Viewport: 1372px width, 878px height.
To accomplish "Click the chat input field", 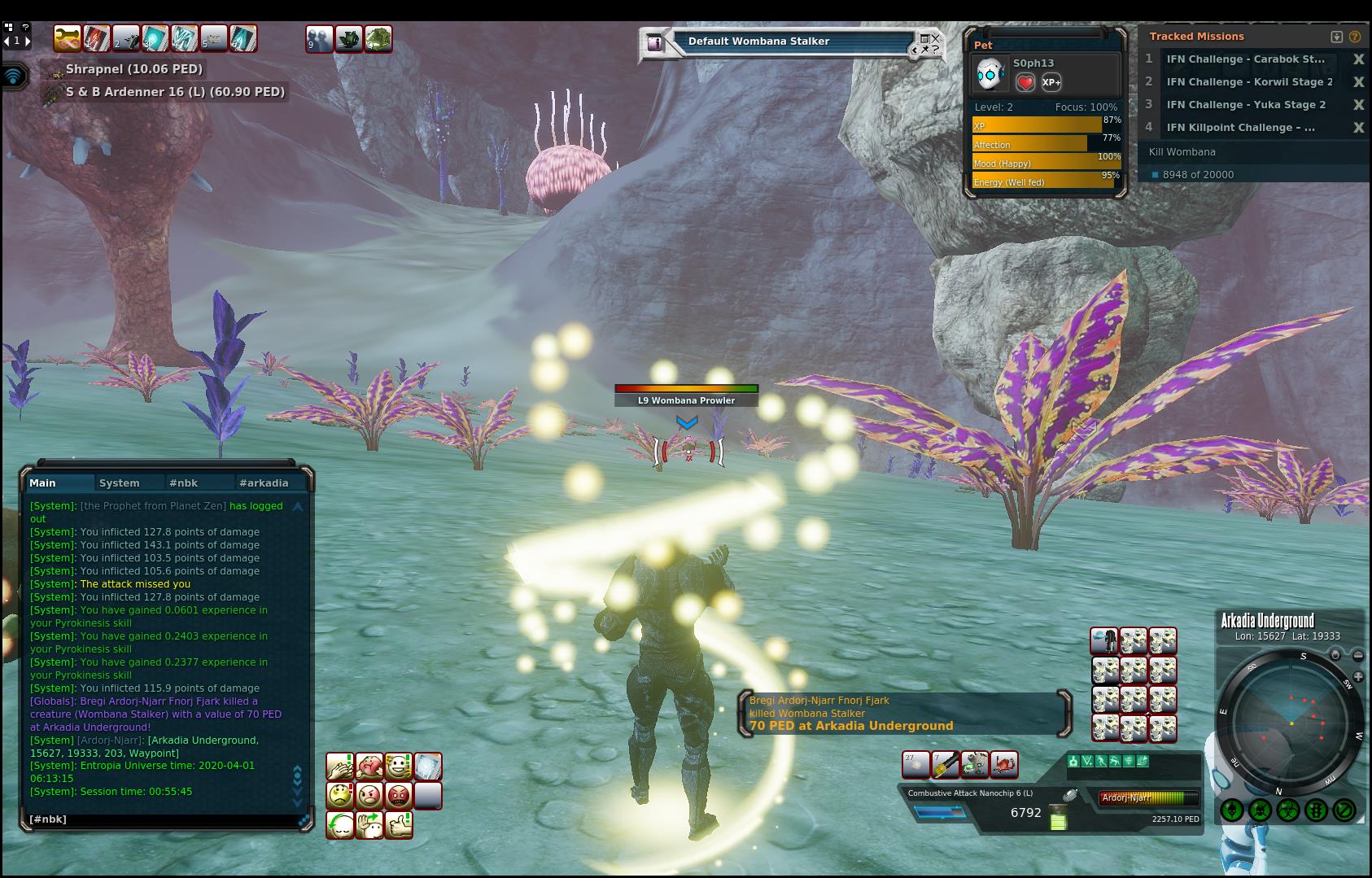I will (x=163, y=819).
